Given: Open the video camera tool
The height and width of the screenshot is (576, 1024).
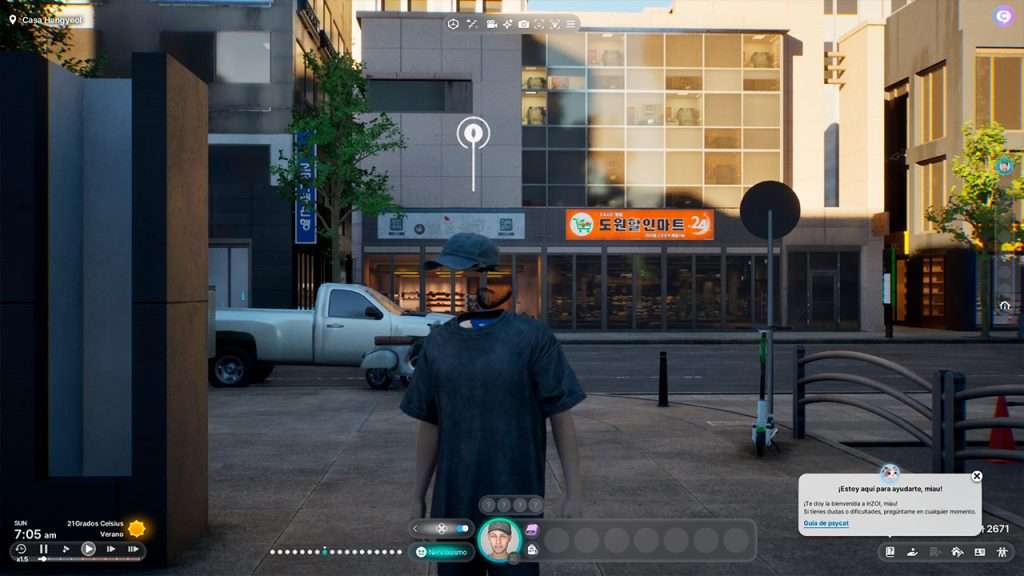Looking at the screenshot, I should coord(491,24).
